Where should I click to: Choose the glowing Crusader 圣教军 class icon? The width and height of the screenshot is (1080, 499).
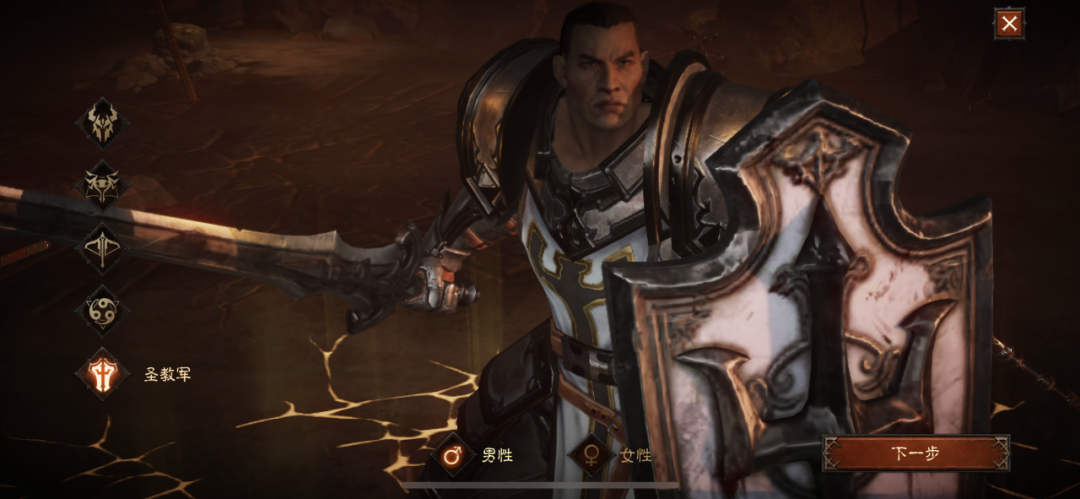[103, 374]
